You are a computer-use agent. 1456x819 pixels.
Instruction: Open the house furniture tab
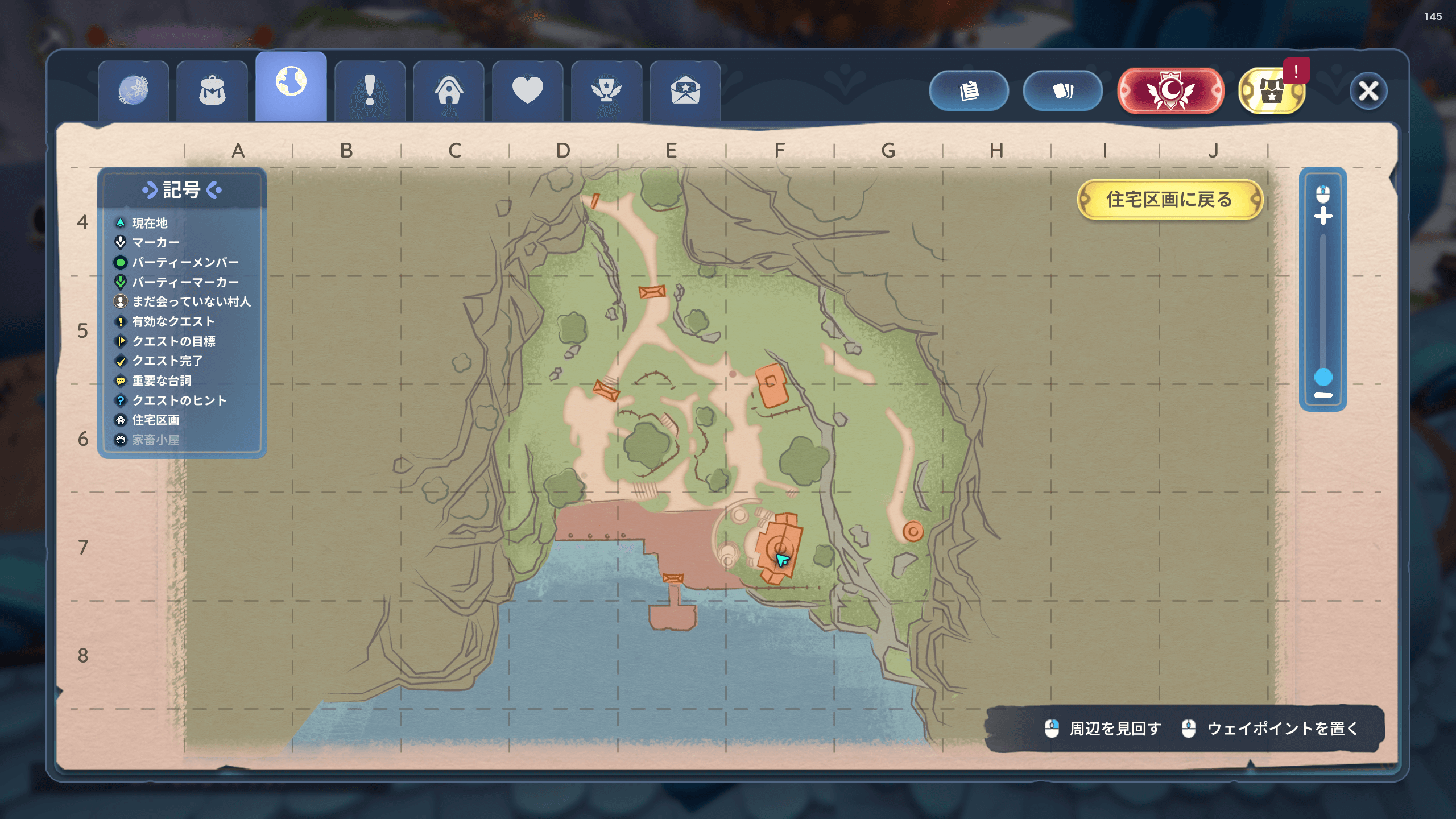click(x=449, y=91)
